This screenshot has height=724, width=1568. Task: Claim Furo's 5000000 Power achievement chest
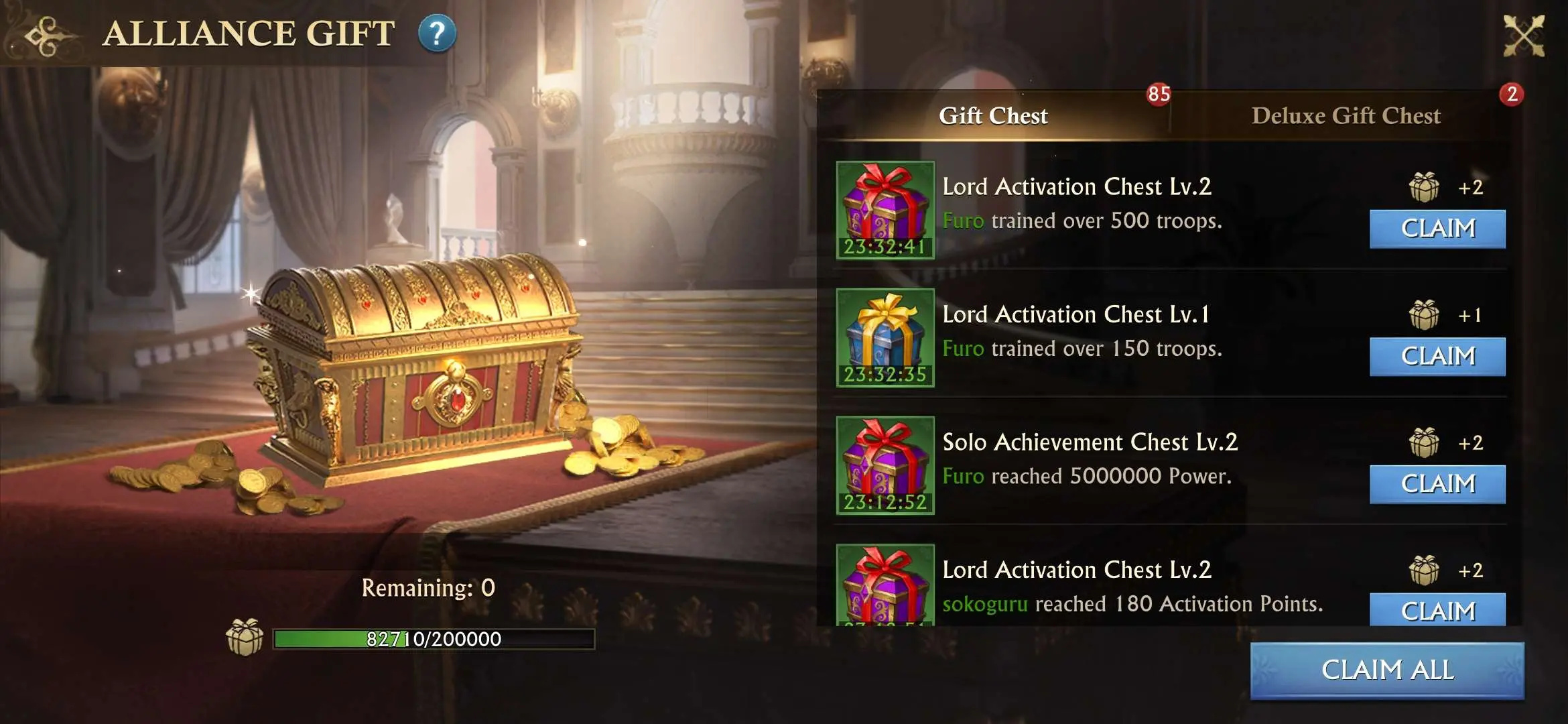point(1437,483)
